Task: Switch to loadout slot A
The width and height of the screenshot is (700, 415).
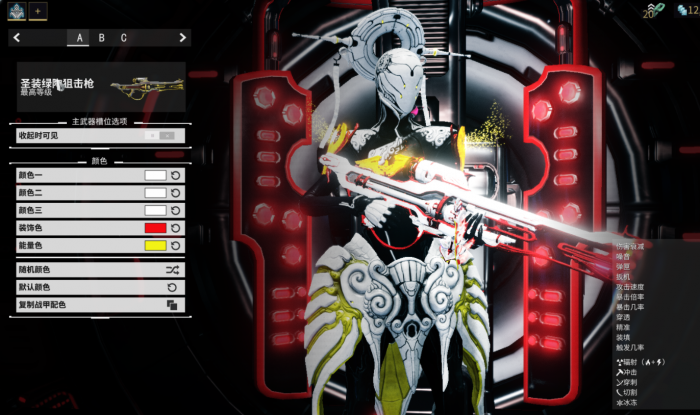Action: [x=78, y=38]
